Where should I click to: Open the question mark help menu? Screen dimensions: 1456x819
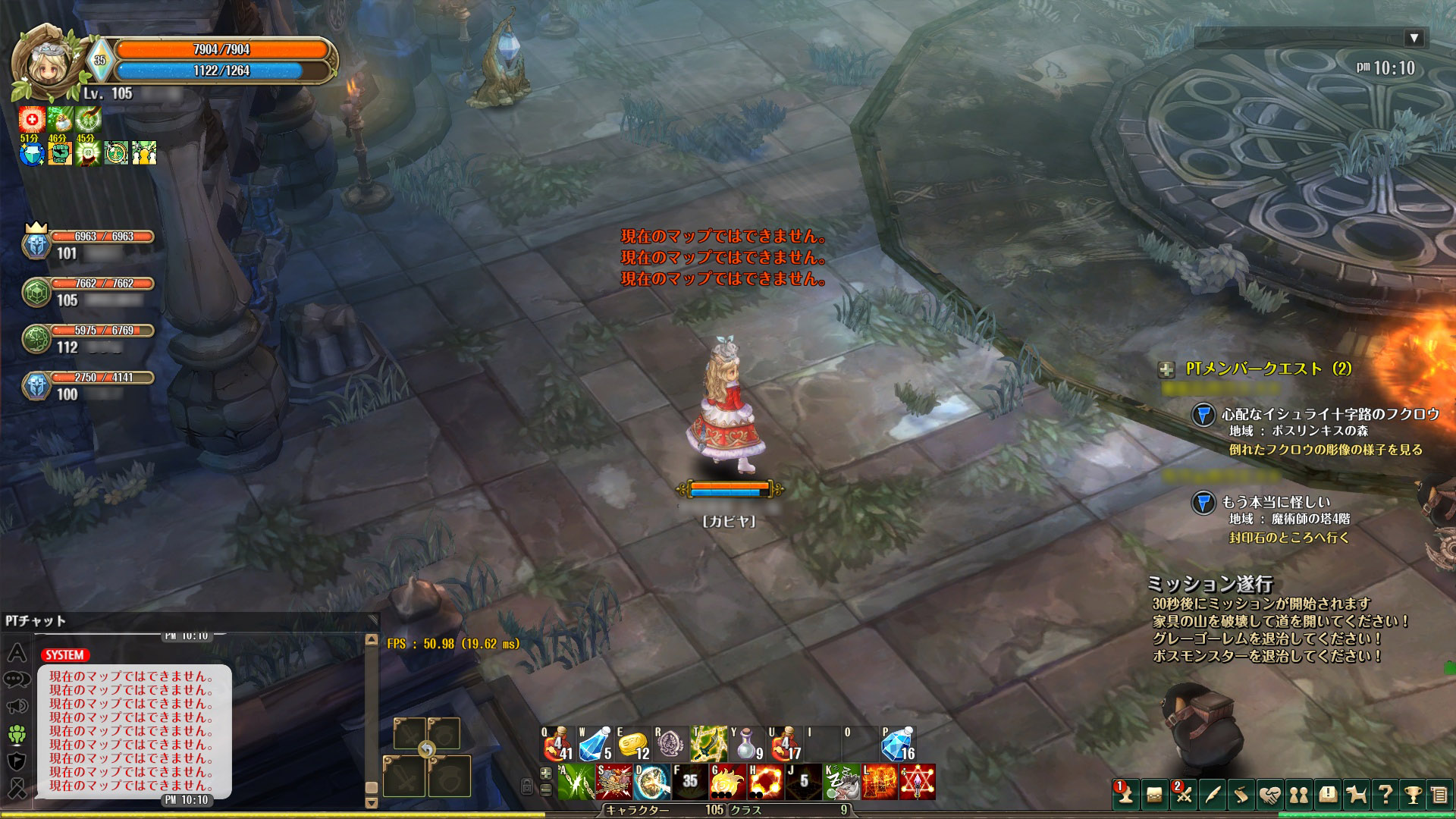tap(1385, 794)
